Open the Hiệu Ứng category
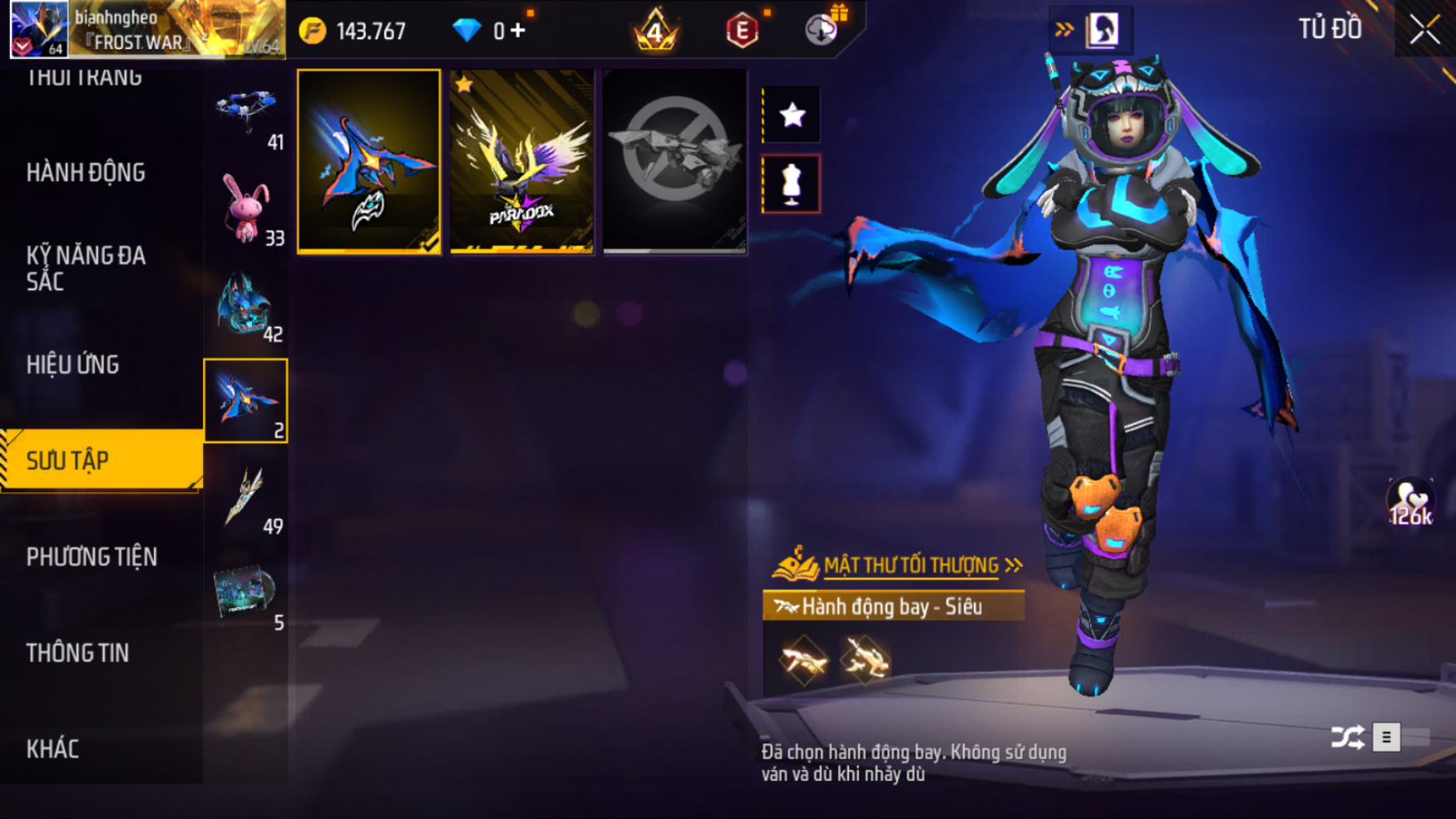1456x819 pixels. tap(73, 364)
